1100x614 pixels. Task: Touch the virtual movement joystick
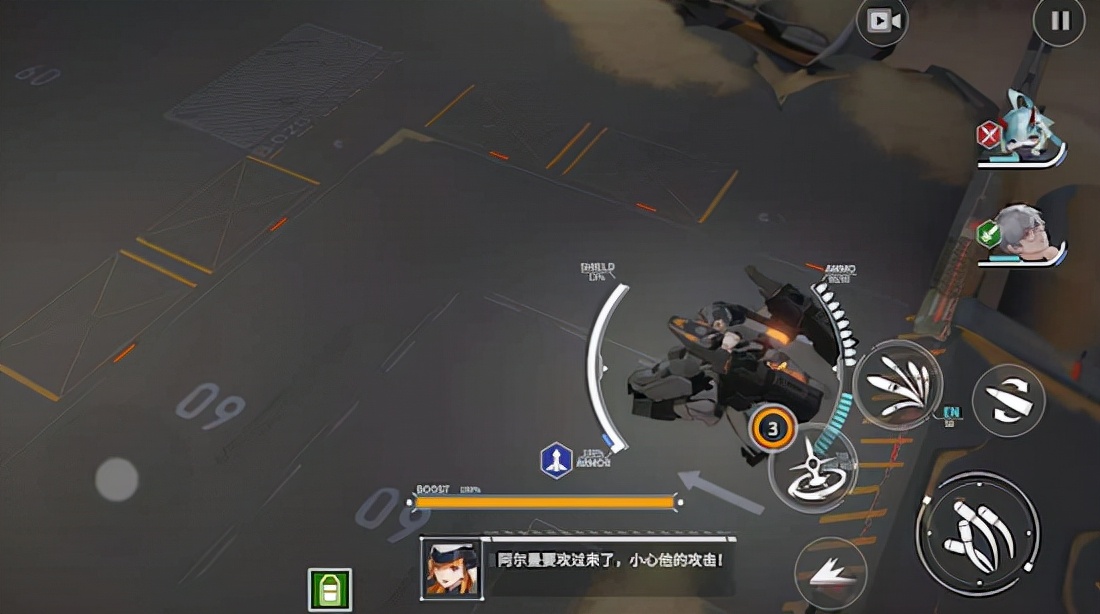(116, 479)
